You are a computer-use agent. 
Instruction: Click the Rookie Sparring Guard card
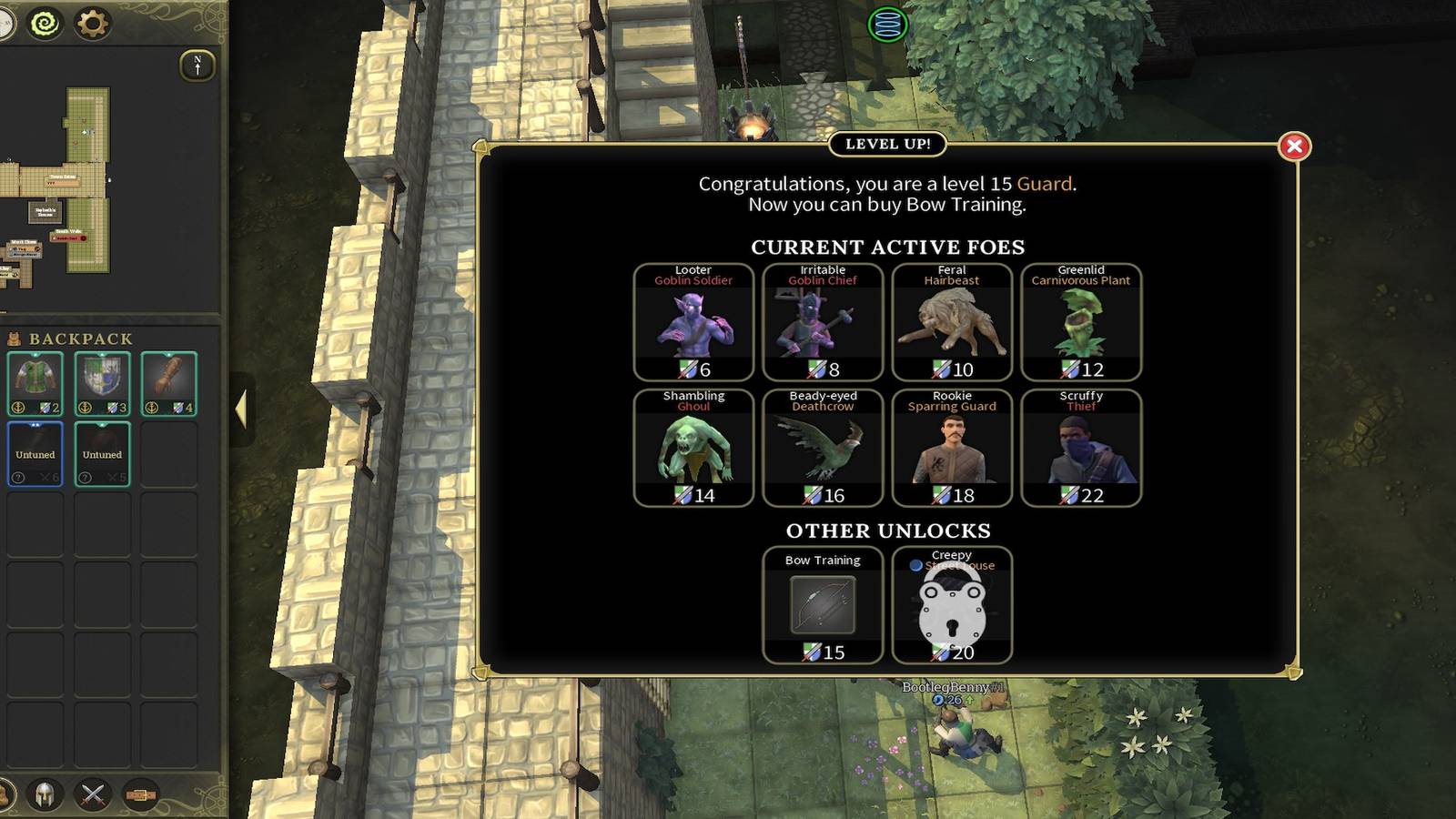[x=952, y=448]
